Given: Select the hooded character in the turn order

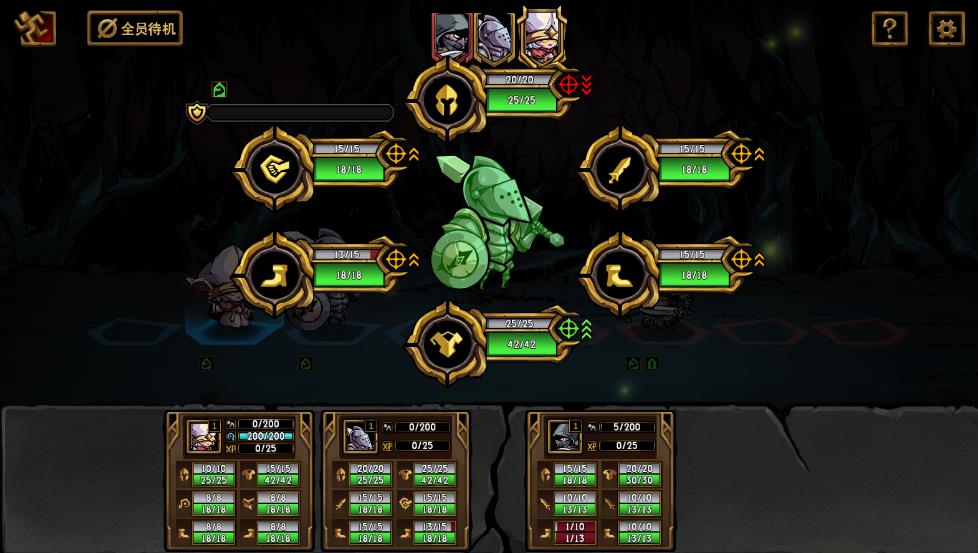Looking at the screenshot, I should pyautogui.click(x=451, y=36).
